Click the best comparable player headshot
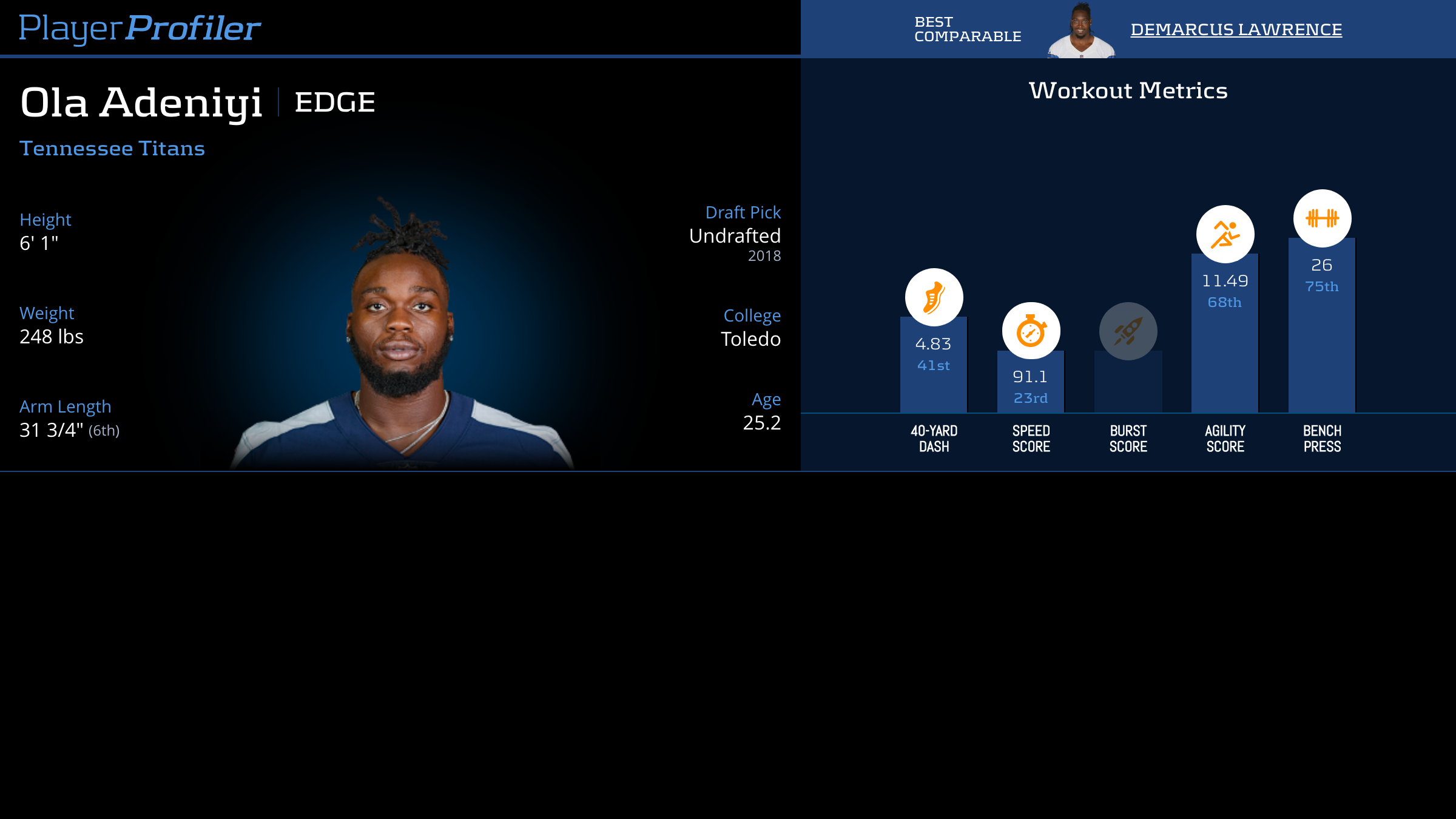 point(1081,31)
